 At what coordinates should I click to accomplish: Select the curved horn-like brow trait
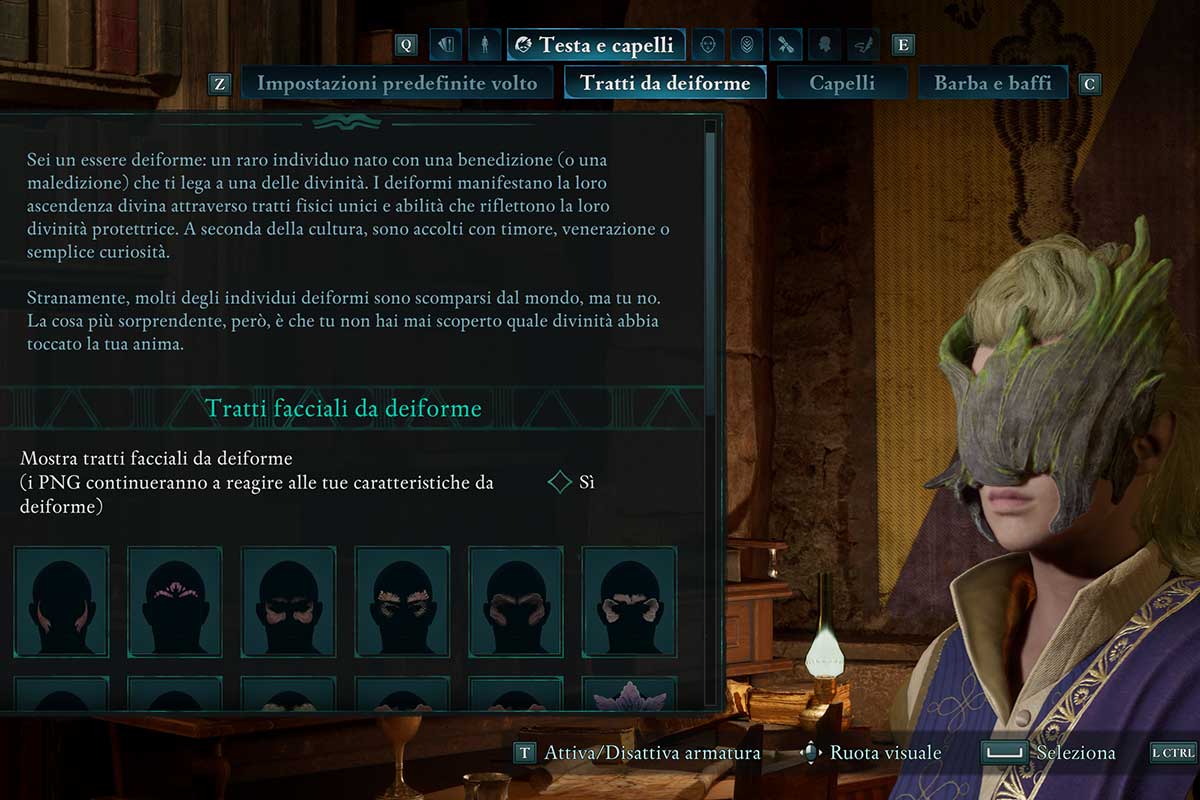tap(516, 601)
